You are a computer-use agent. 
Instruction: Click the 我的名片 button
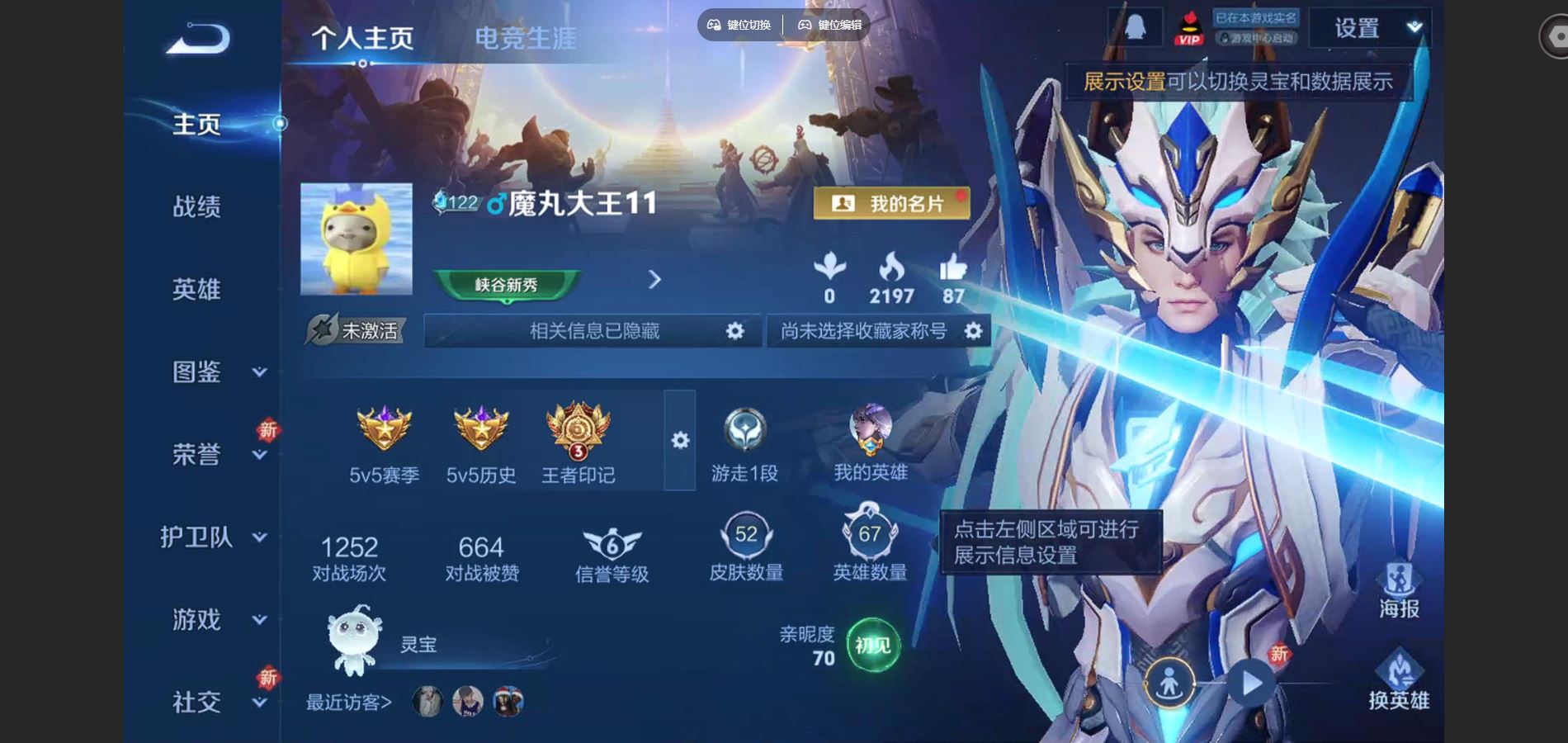pos(890,201)
